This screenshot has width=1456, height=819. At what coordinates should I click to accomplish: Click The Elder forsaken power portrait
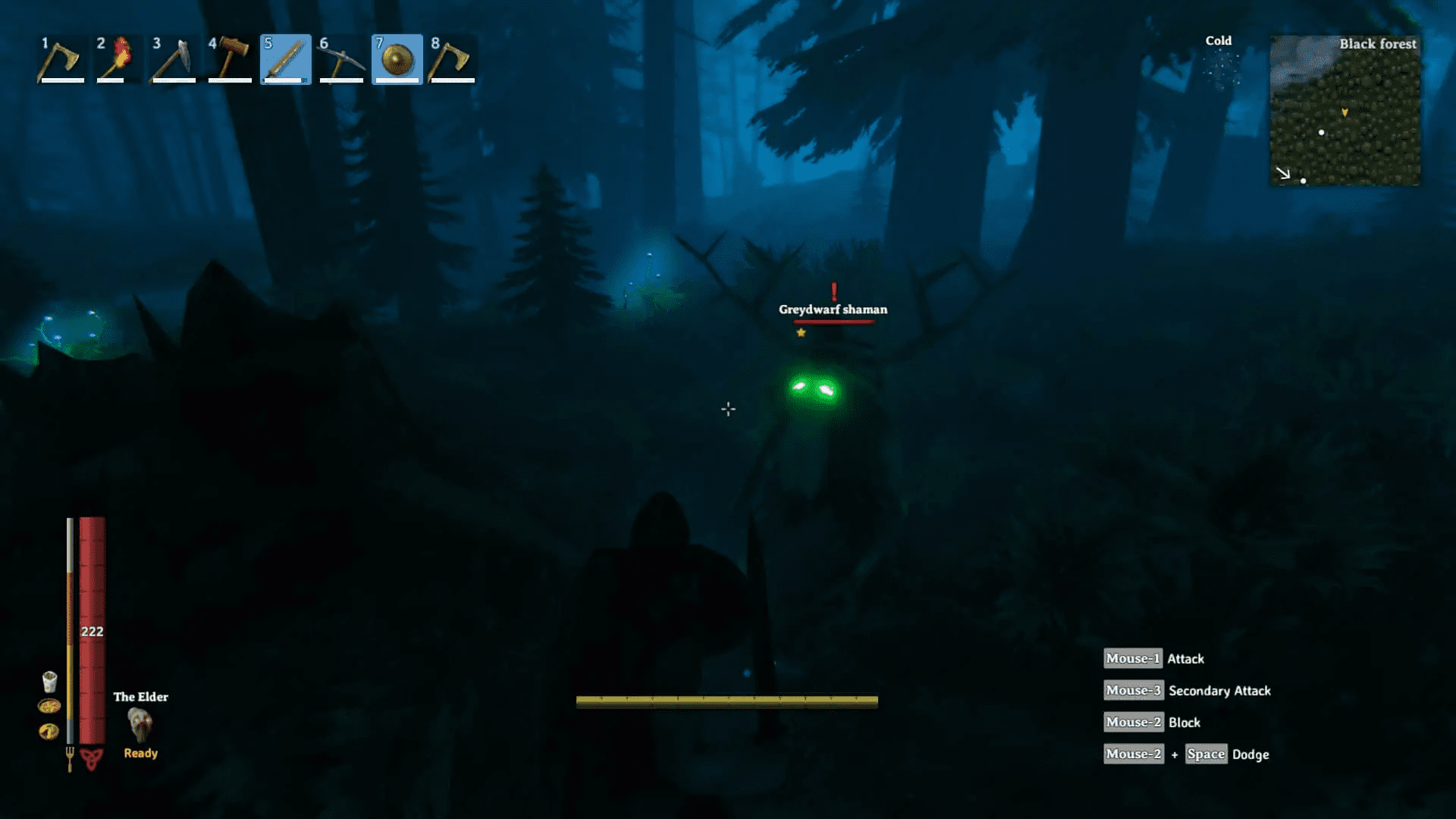(141, 726)
